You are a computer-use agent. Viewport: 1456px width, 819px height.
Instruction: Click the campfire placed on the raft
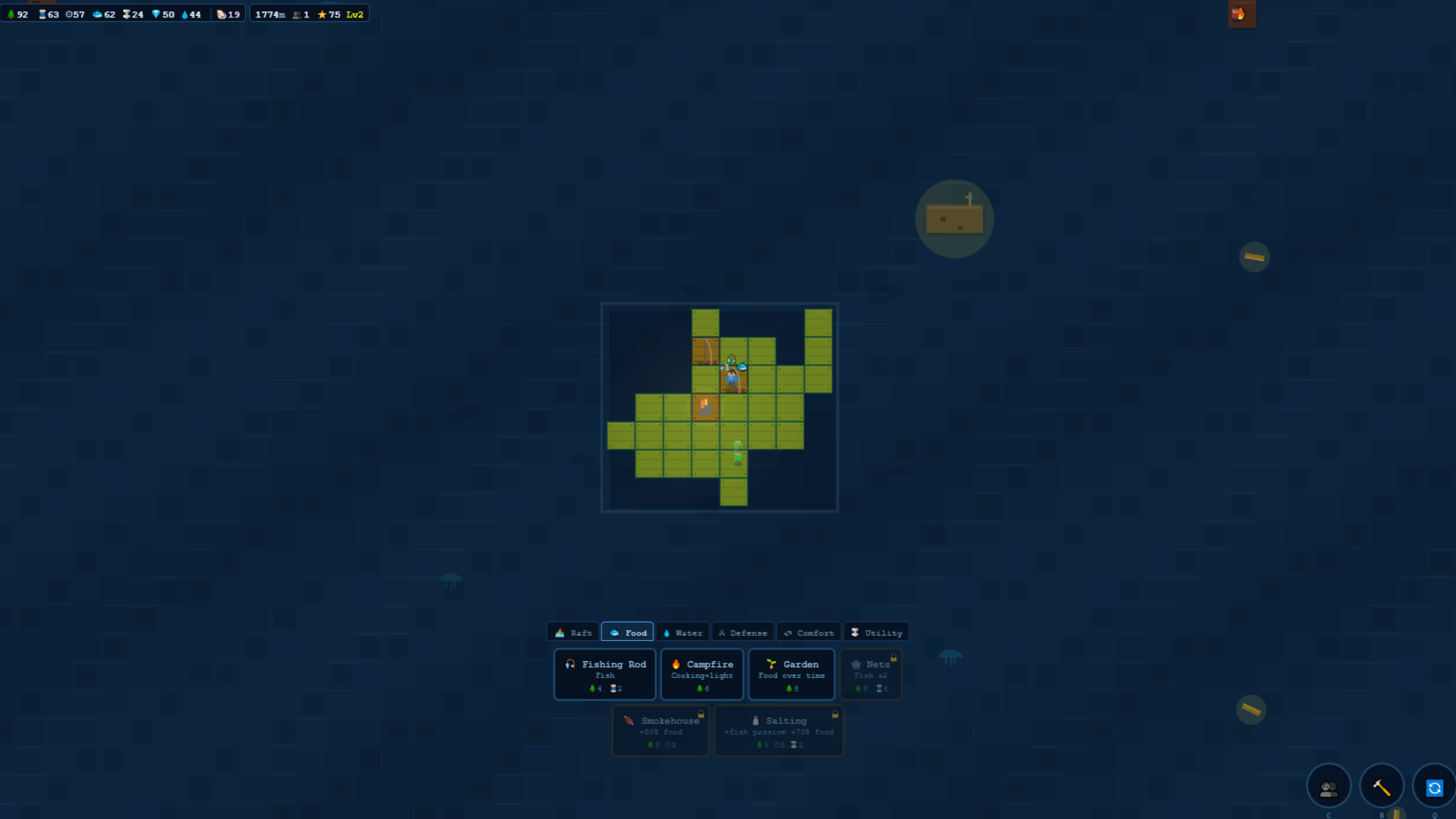tap(704, 406)
